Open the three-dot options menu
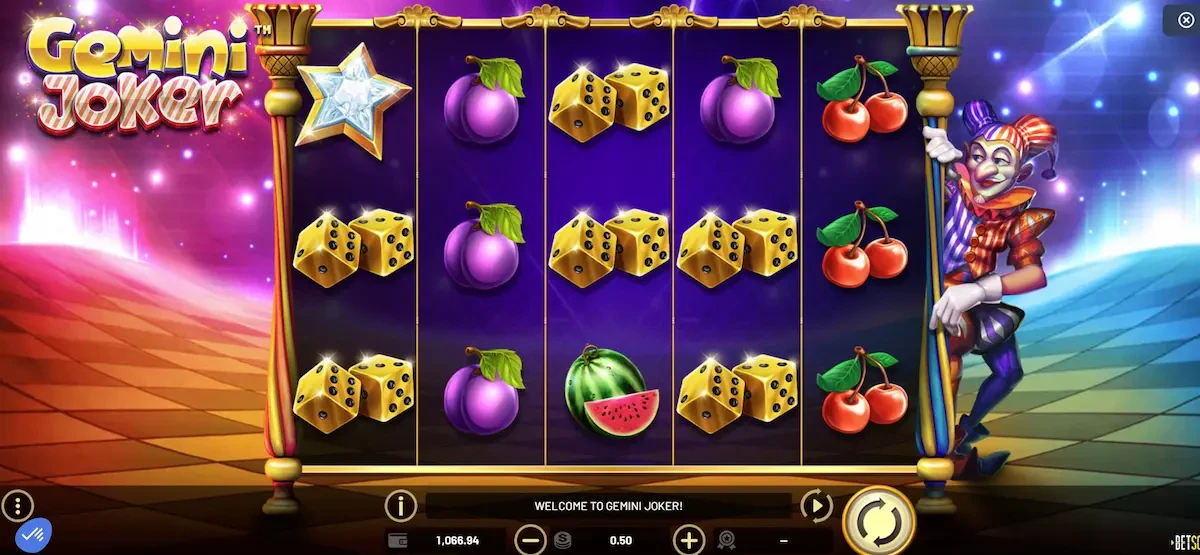This screenshot has height=555, width=1200. (x=18, y=504)
